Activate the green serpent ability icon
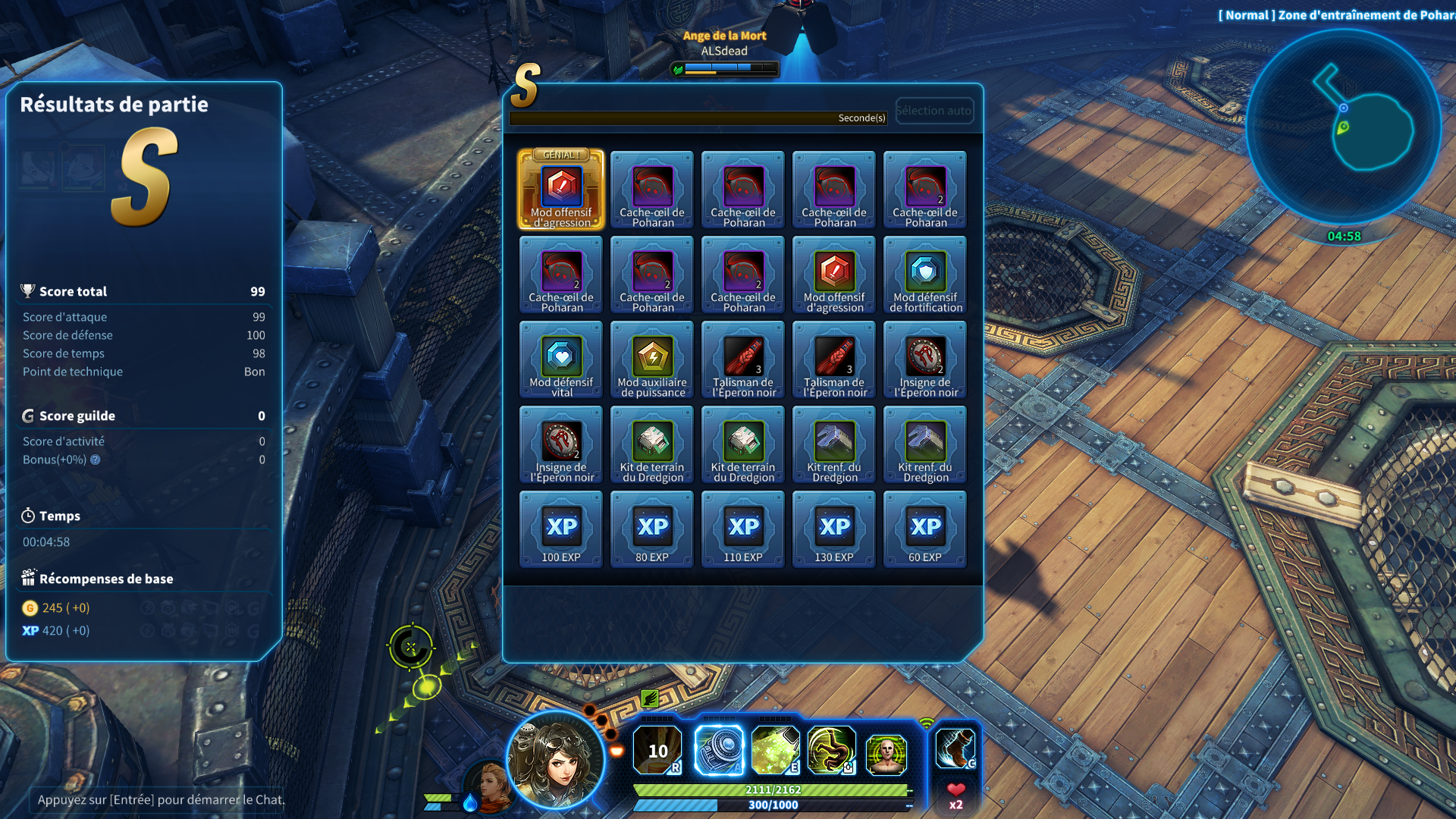The width and height of the screenshot is (1456, 819). (x=831, y=750)
